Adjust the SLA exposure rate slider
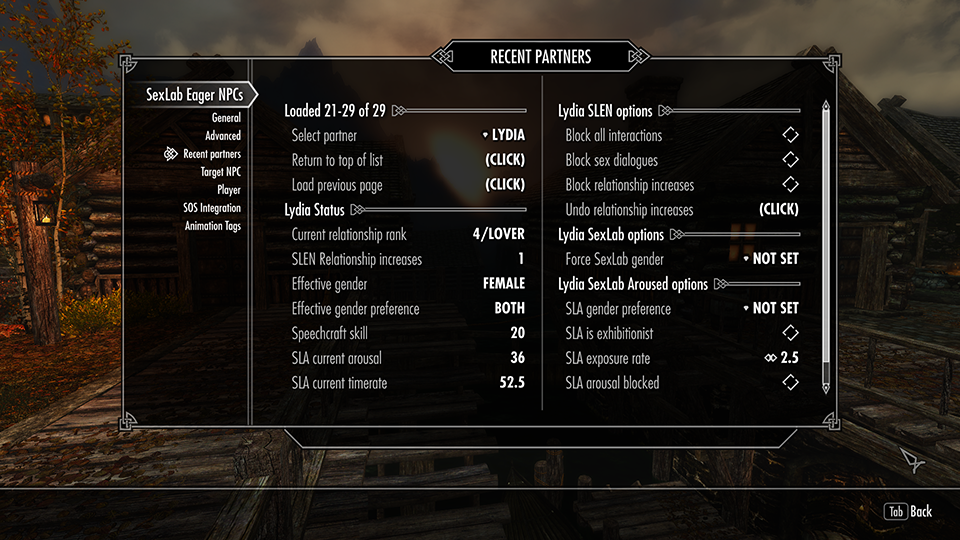This screenshot has width=960, height=540. pyautogui.click(x=782, y=358)
